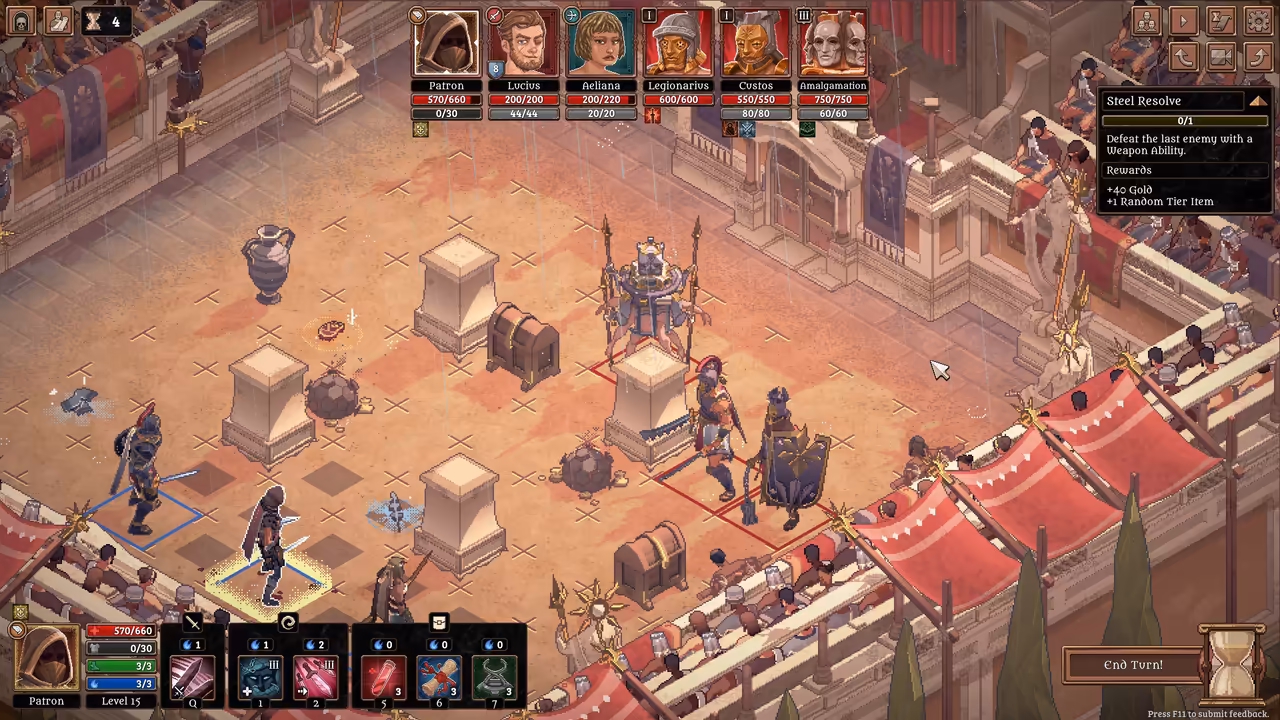
Task: Open the hourglass and scroll turn log
Action: click(1221, 20)
